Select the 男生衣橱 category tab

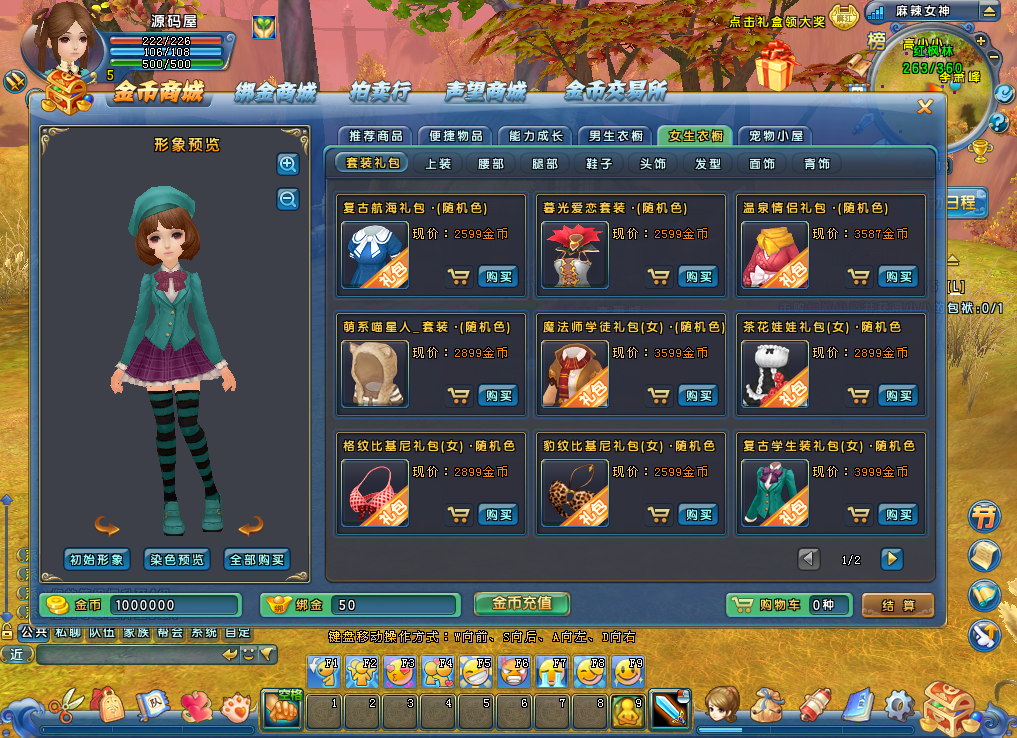click(x=615, y=136)
